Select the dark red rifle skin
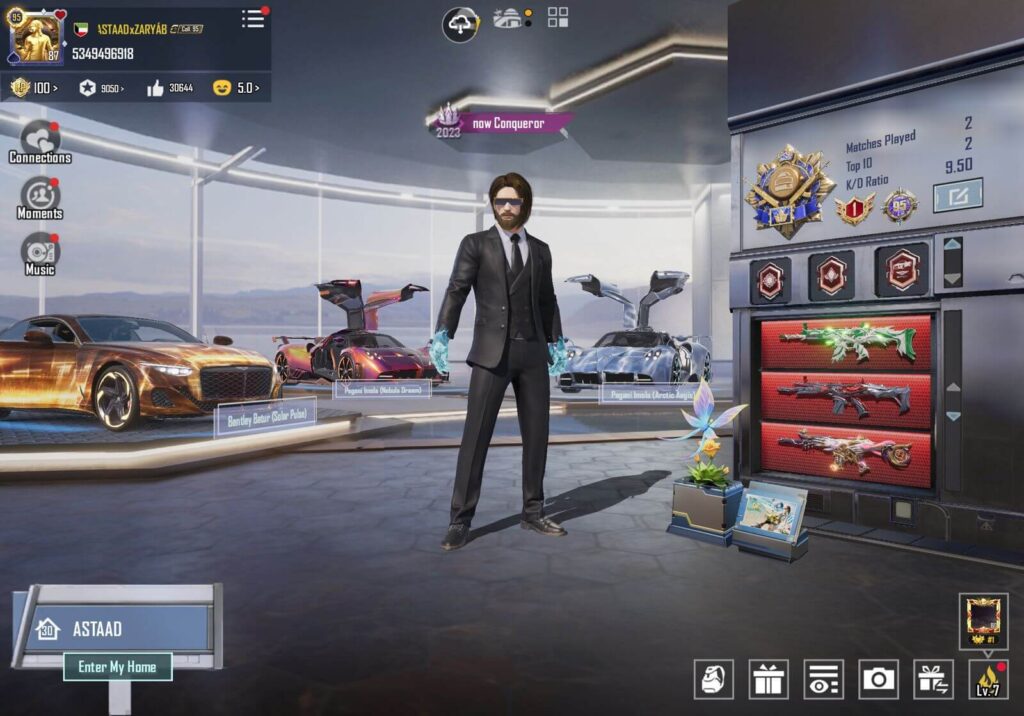The width and height of the screenshot is (1024, 716). pos(845,397)
